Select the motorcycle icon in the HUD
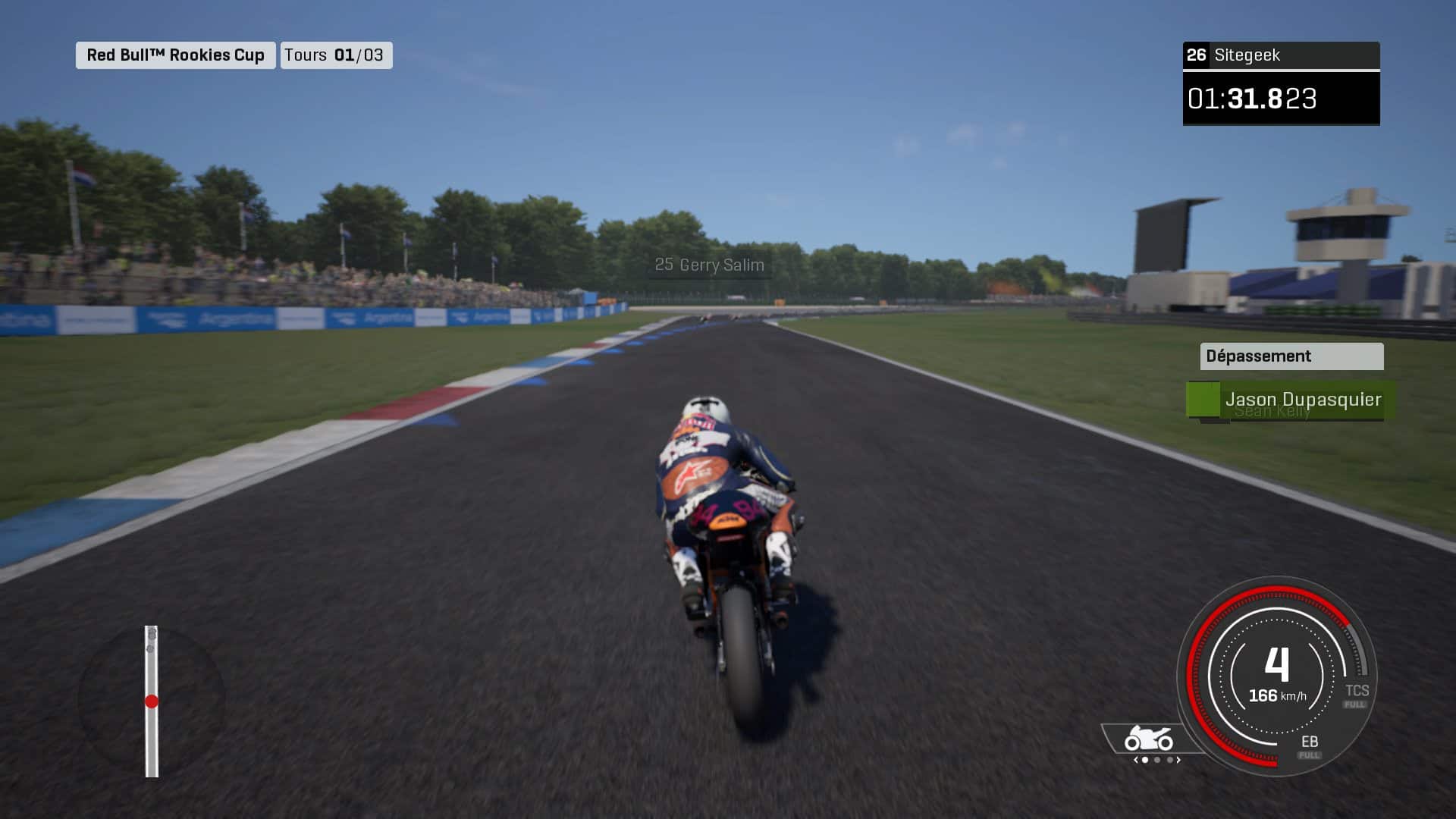1456x819 pixels. 1148,739
